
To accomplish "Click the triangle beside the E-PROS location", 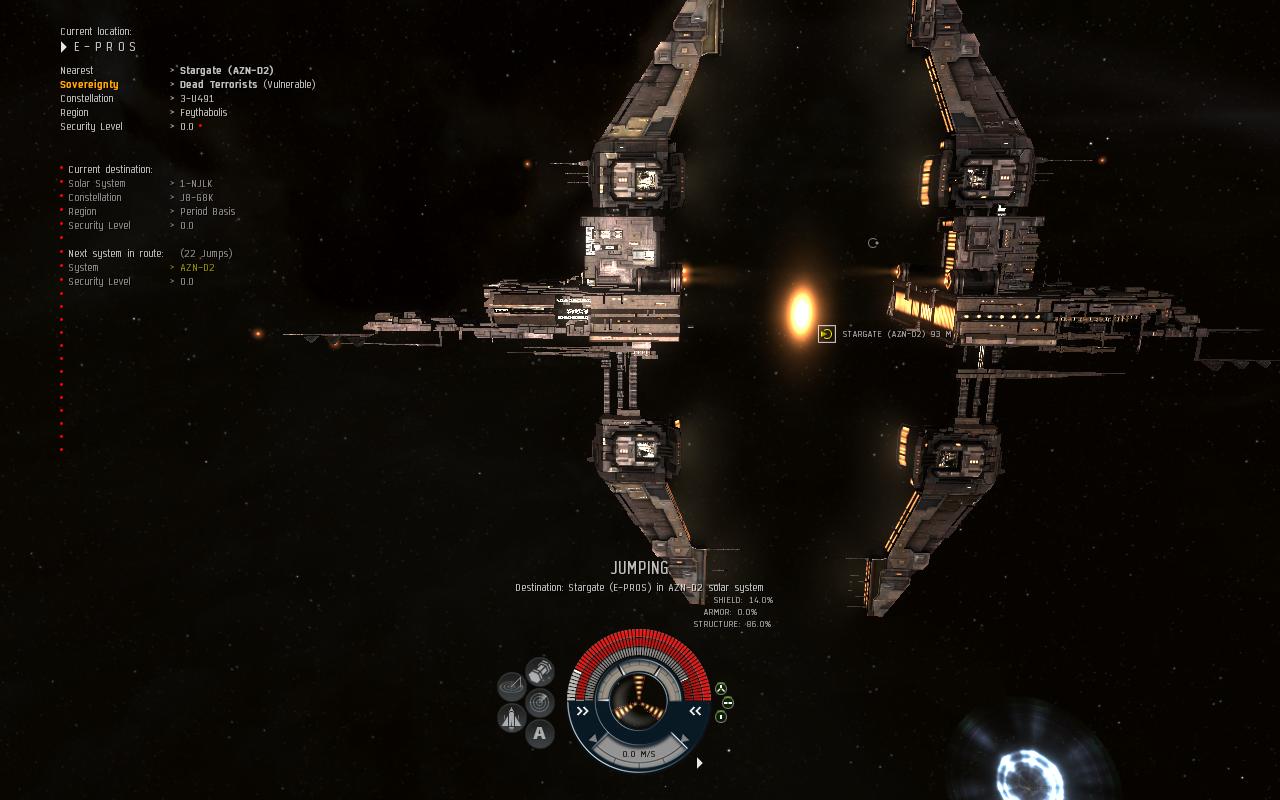I will 64,47.
